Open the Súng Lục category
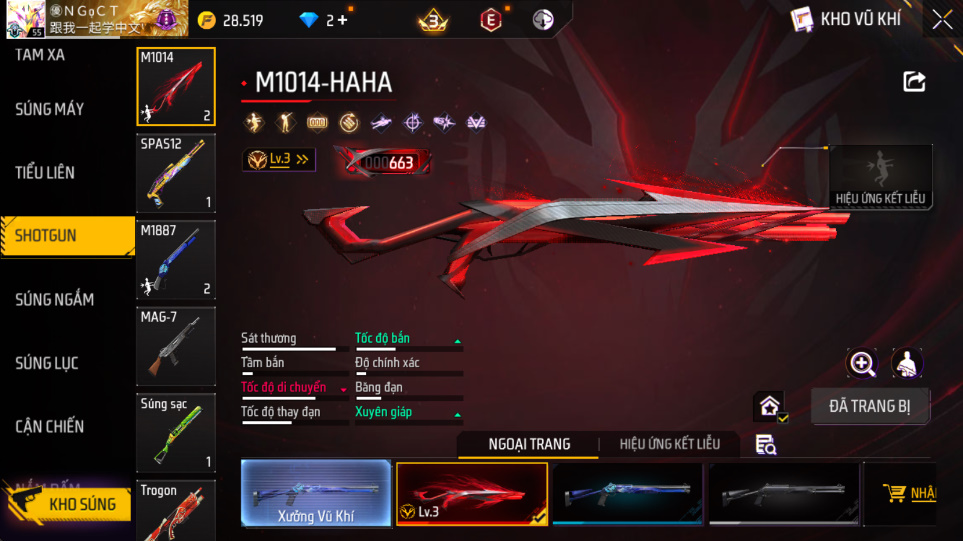963x541 pixels. (x=46, y=363)
